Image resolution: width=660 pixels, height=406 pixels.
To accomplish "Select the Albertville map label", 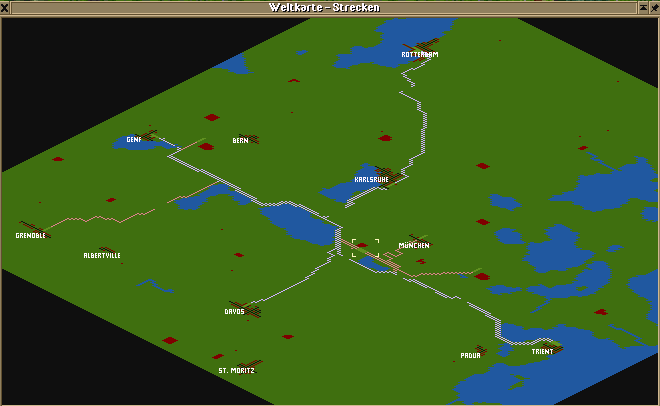I will tap(102, 256).
